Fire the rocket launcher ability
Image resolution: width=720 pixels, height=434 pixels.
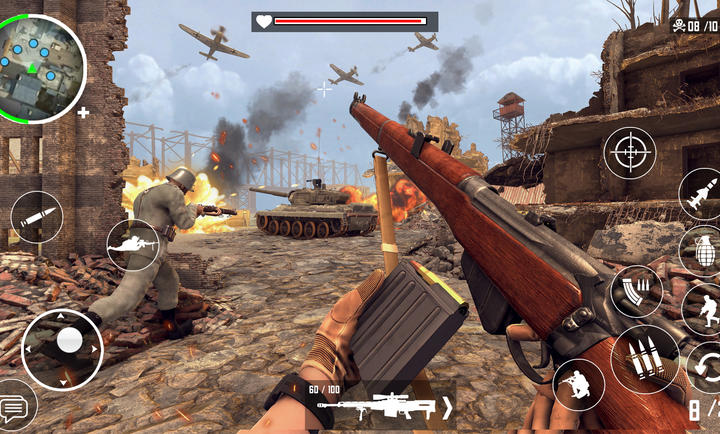point(701,193)
